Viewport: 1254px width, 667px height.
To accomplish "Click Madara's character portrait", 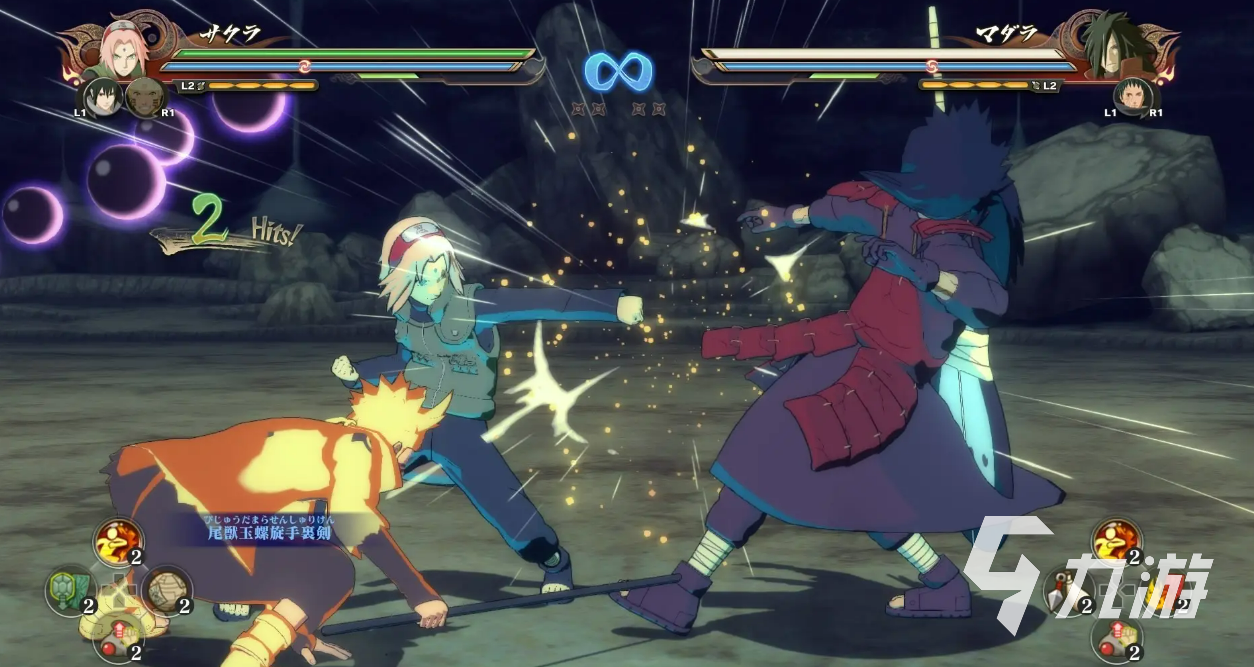I will coord(1111,46).
